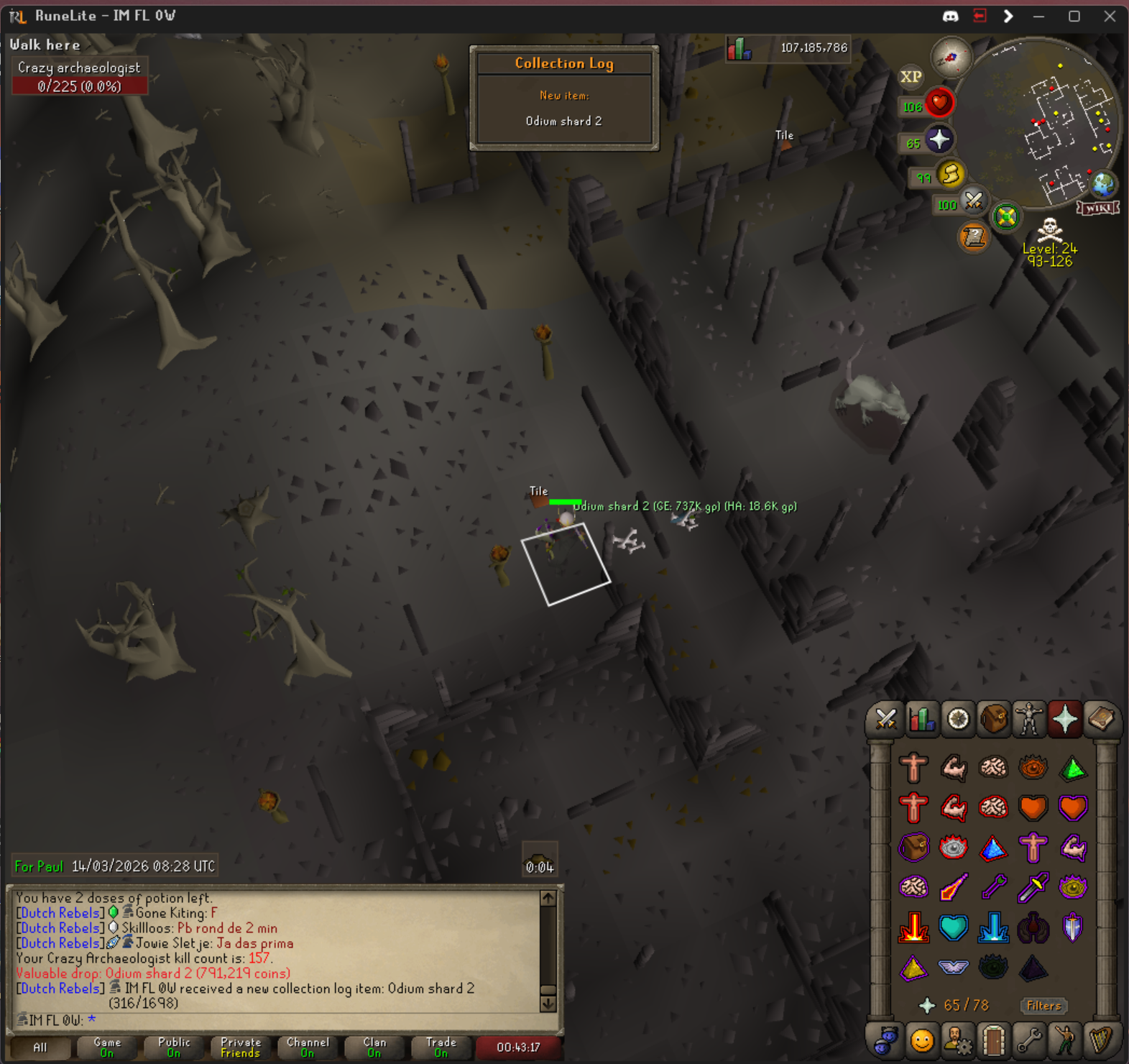The image size is (1129, 1064).
Task: Minimize the RuneLite window
Action: click(1038, 16)
